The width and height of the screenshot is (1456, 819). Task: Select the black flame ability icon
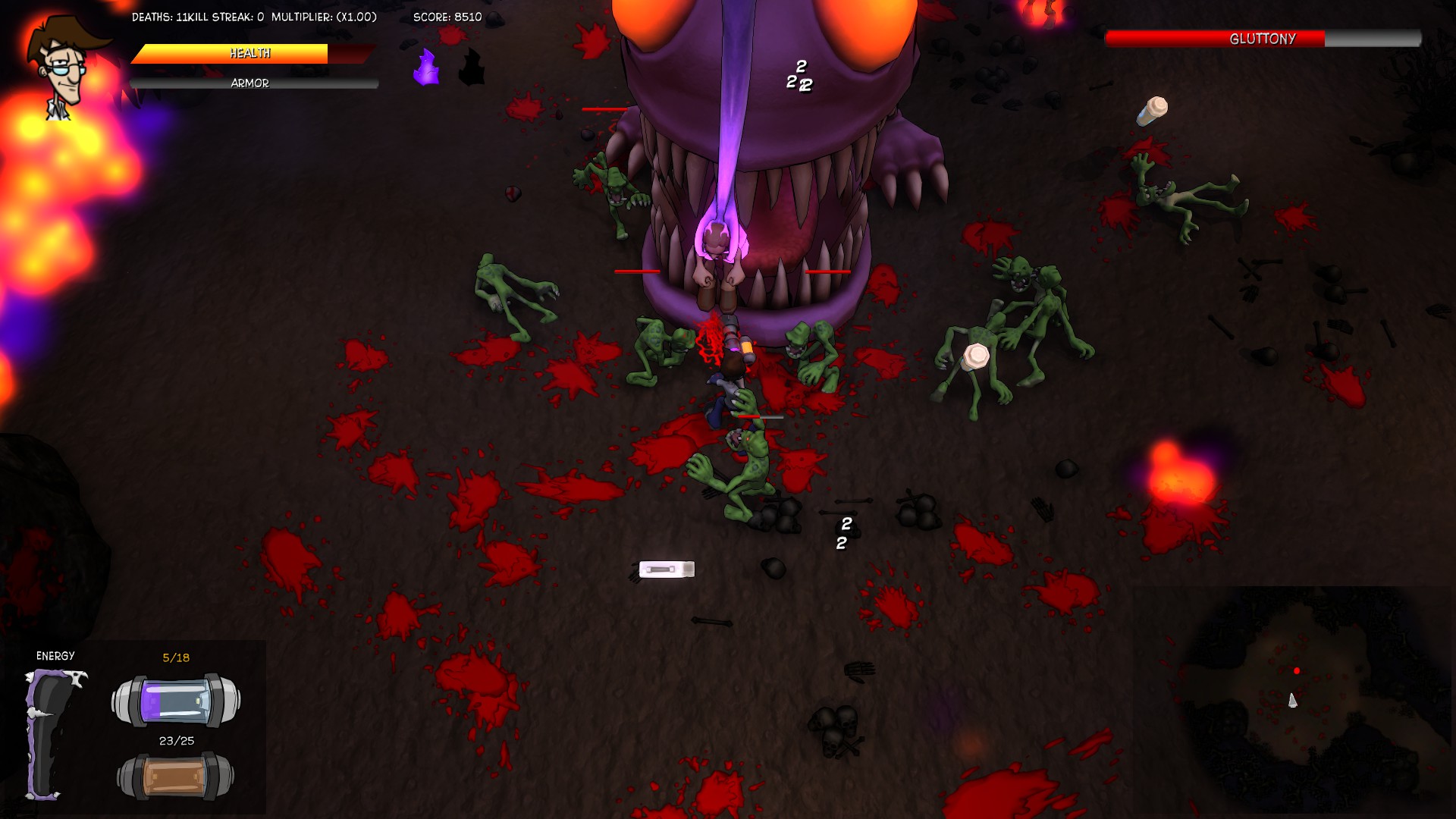pyautogui.click(x=472, y=67)
